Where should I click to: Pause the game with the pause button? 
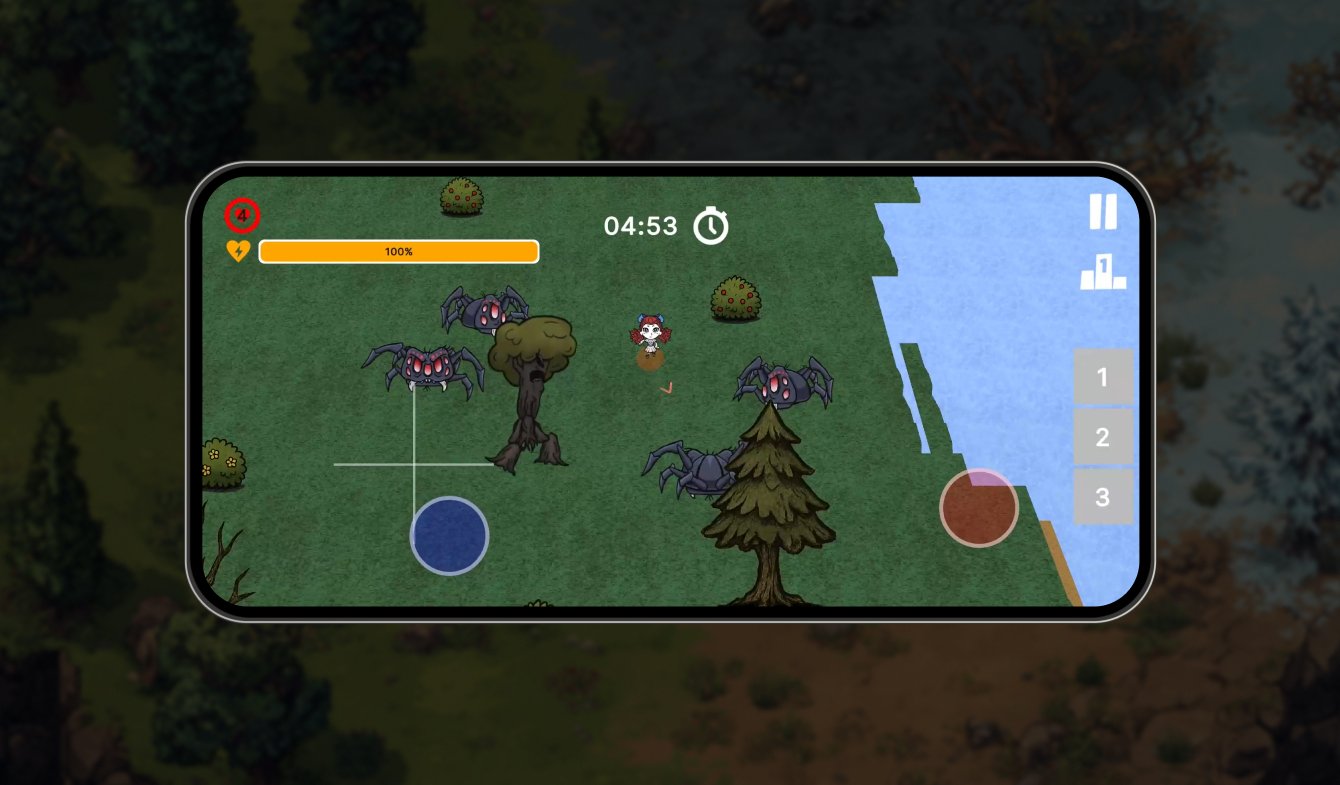point(1102,212)
